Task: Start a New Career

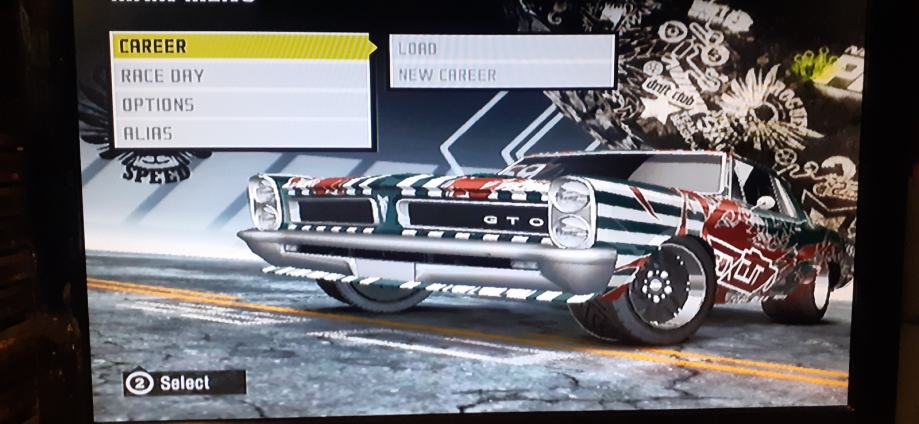Action: [500, 75]
